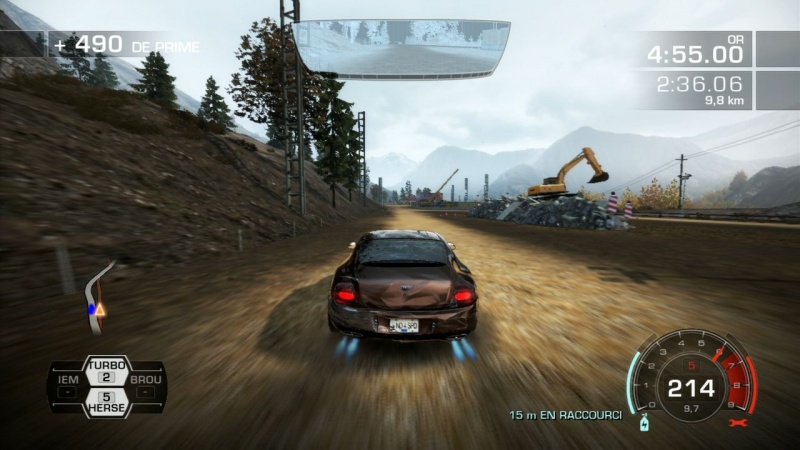The width and height of the screenshot is (800, 450).
Task: Click the red wrench damage icon
Action: [x=739, y=423]
